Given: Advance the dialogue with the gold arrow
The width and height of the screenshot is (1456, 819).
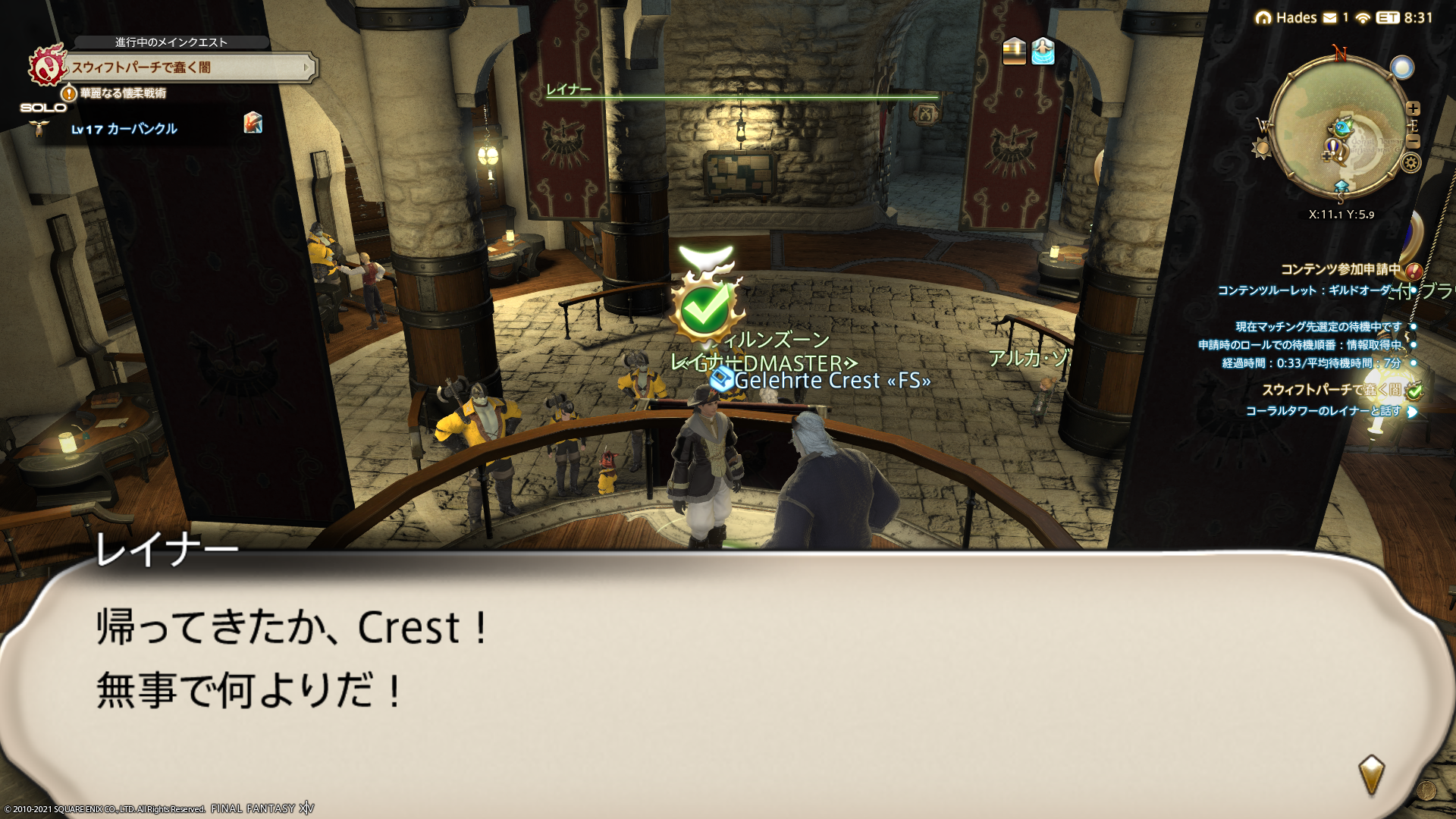Looking at the screenshot, I should pos(1371,773).
